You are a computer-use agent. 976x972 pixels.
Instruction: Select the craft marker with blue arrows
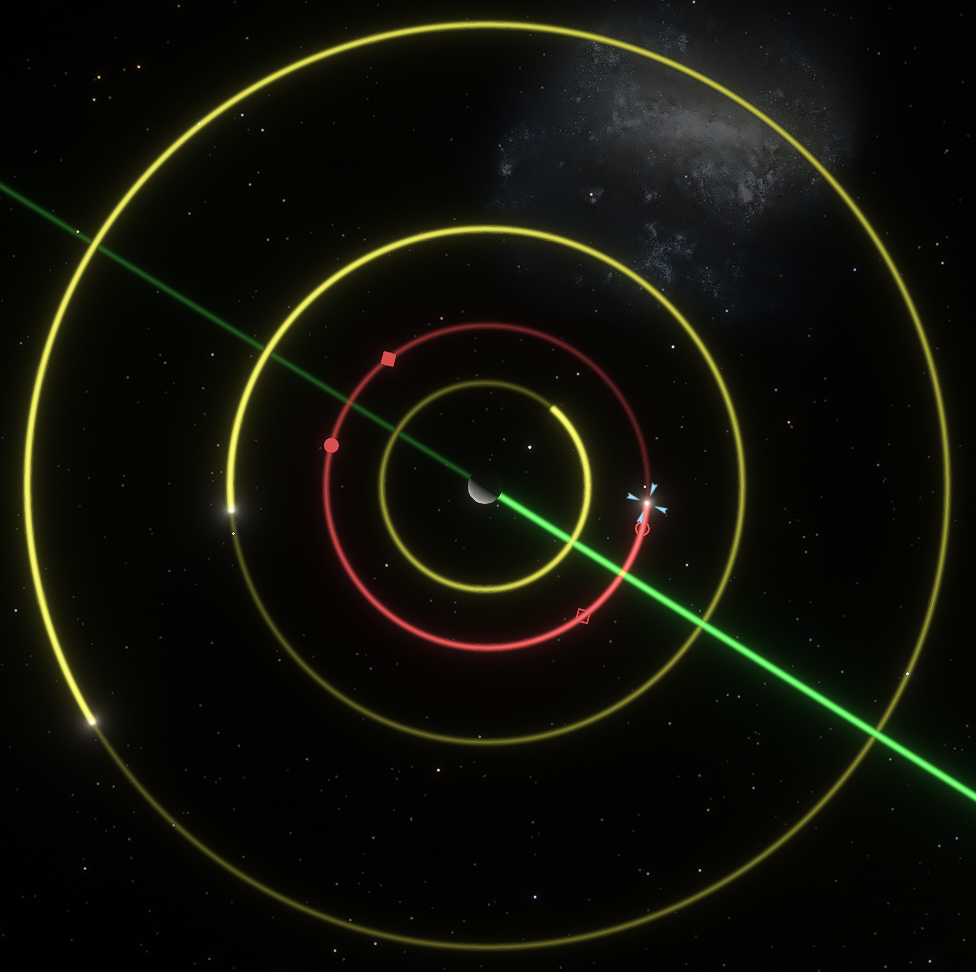(x=647, y=502)
